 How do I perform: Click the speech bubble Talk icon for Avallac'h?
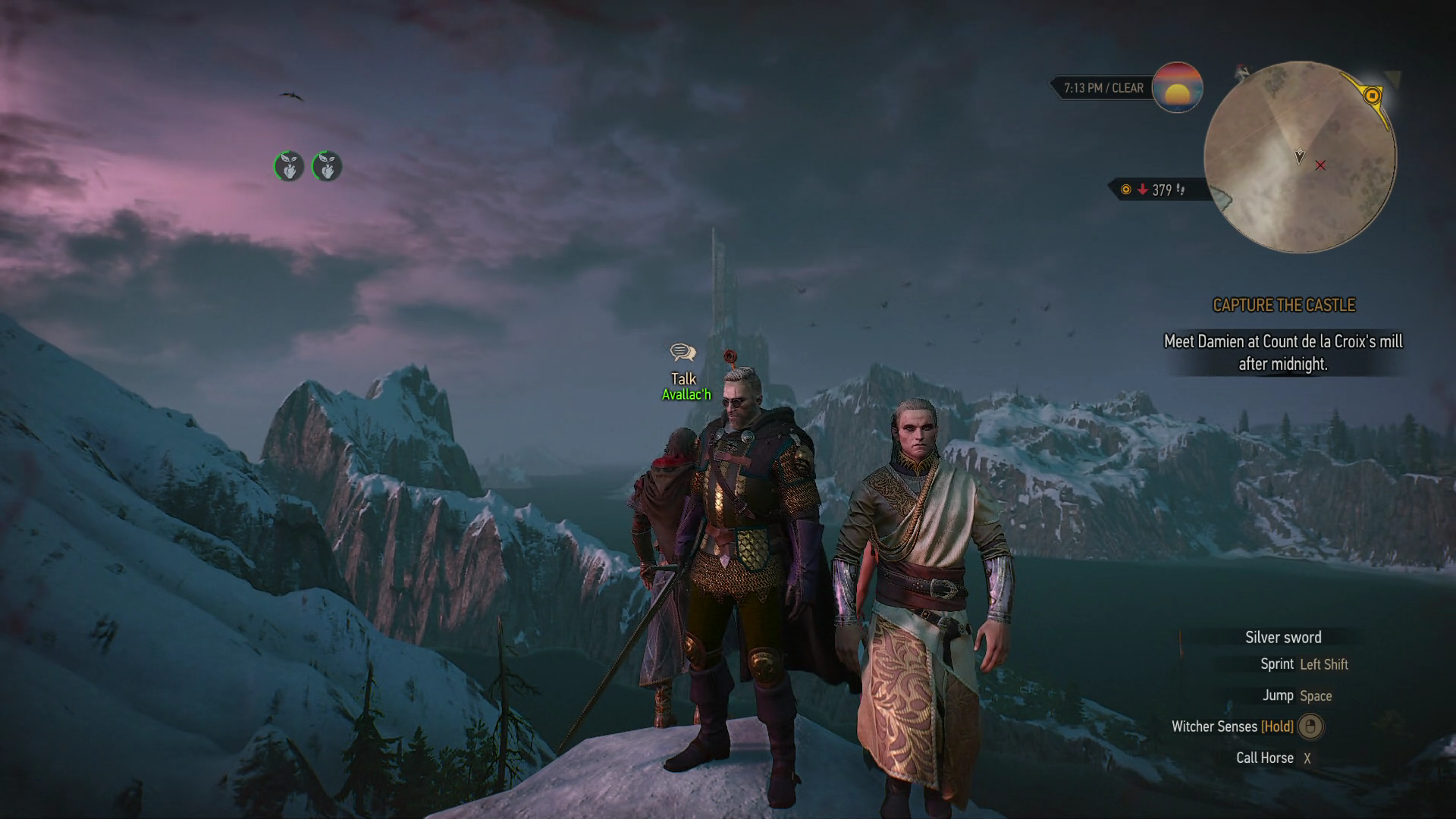[682, 353]
